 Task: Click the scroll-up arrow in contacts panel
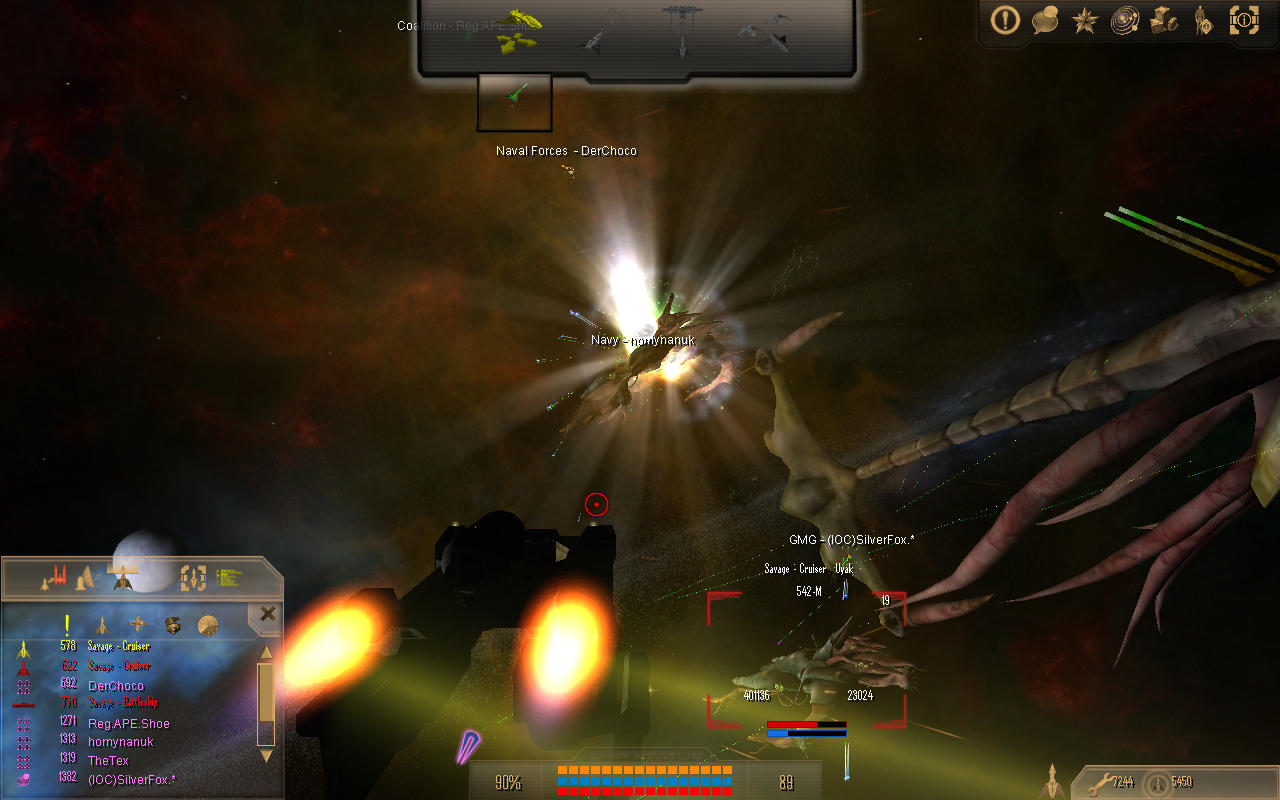[265, 653]
